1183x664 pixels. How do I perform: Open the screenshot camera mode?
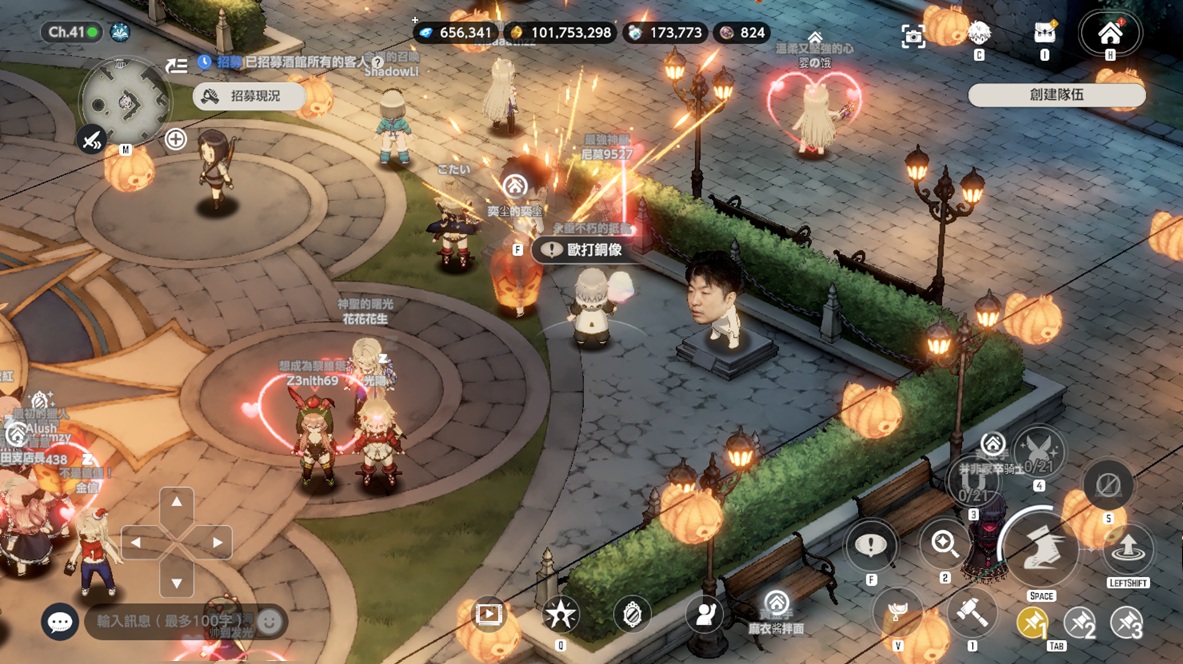click(913, 37)
